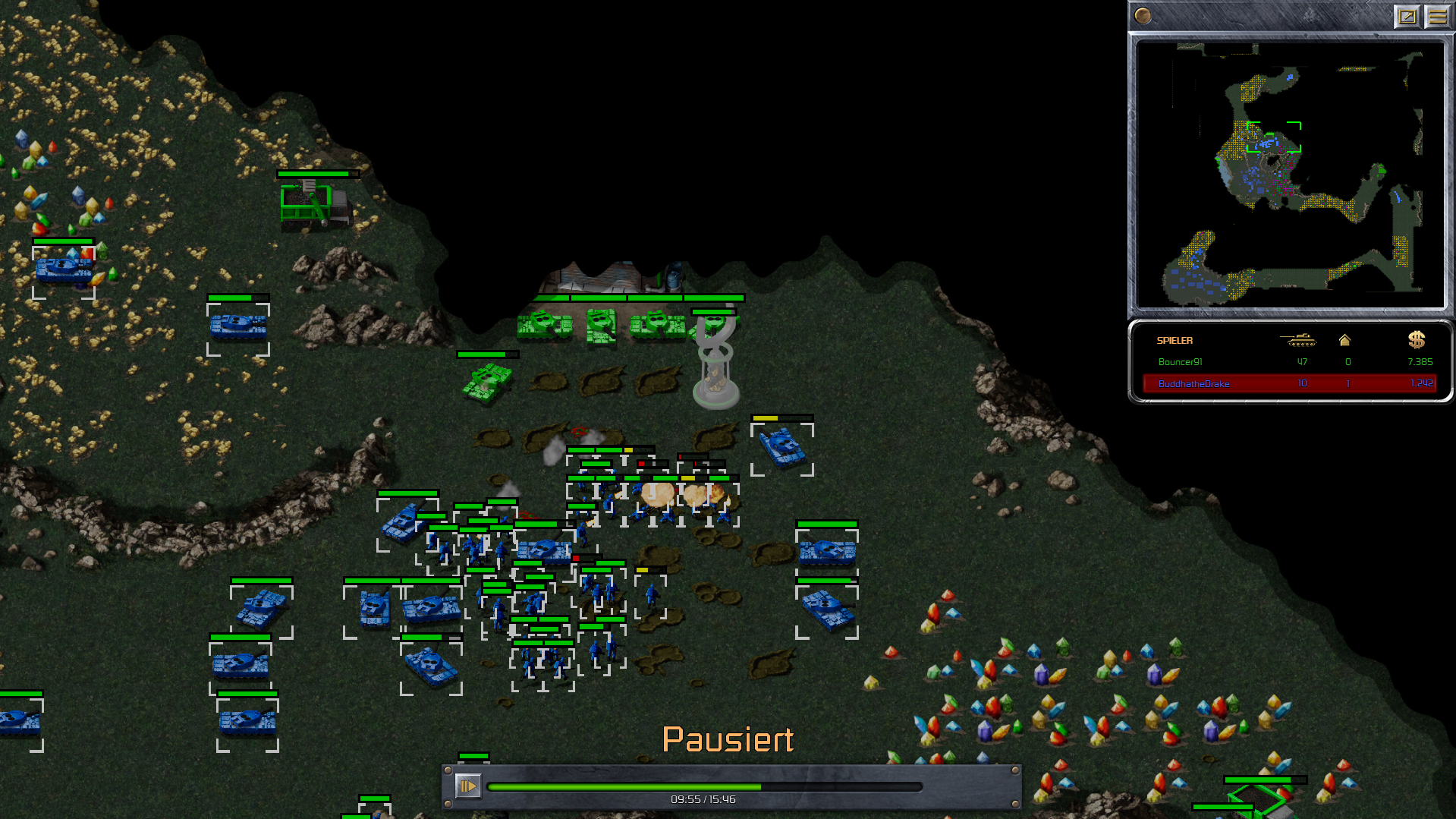Click the dollar credits column icon
The height and width of the screenshot is (819, 1456).
(x=1416, y=340)
